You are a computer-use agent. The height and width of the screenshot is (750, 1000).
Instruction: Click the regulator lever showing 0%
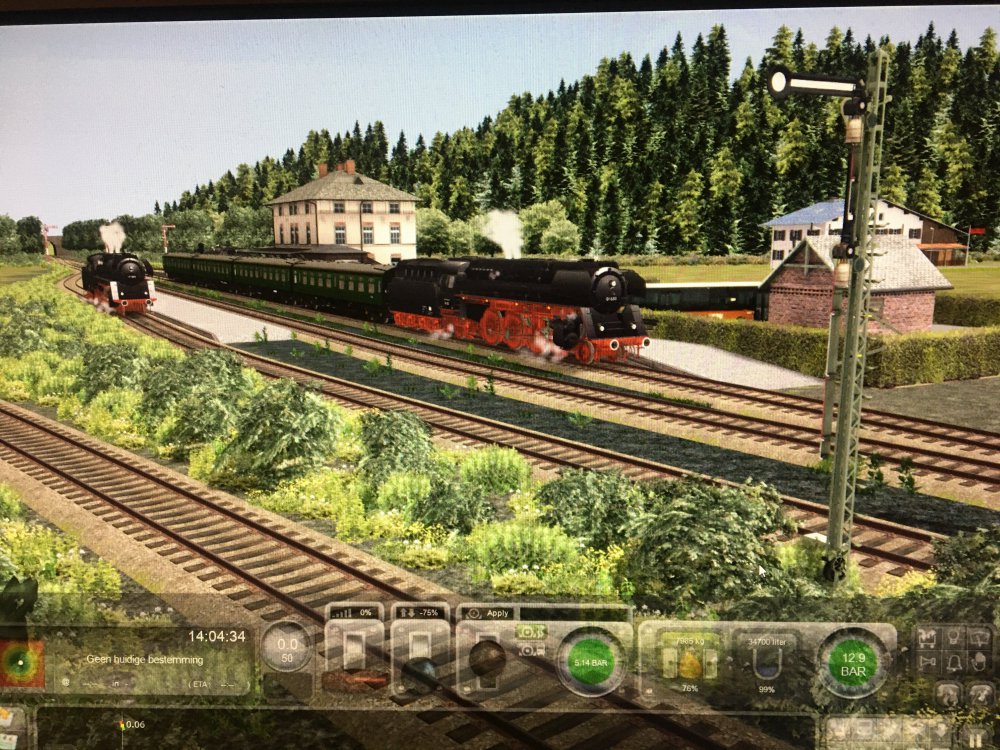(x=354, y=650)
